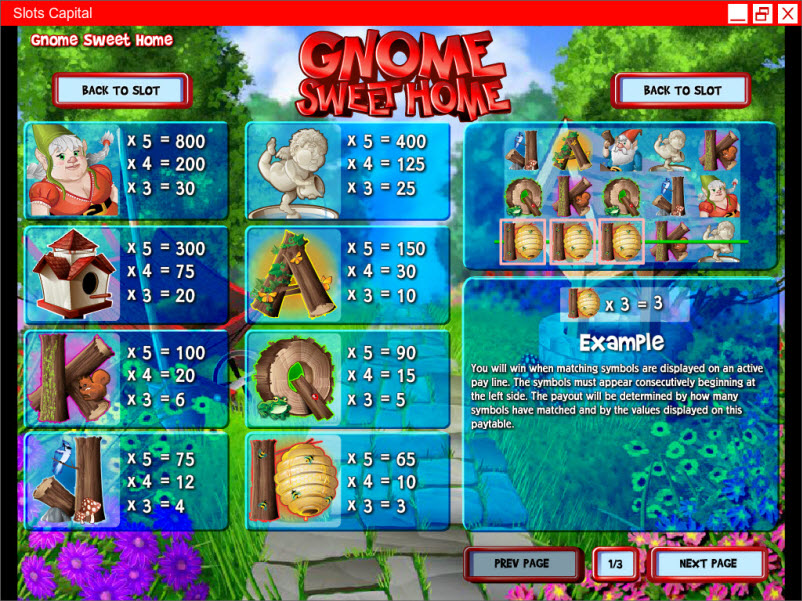802x601 pixels.
Task: Click Back To Slot above the gnome payouts
Action: tap(121, 90)
